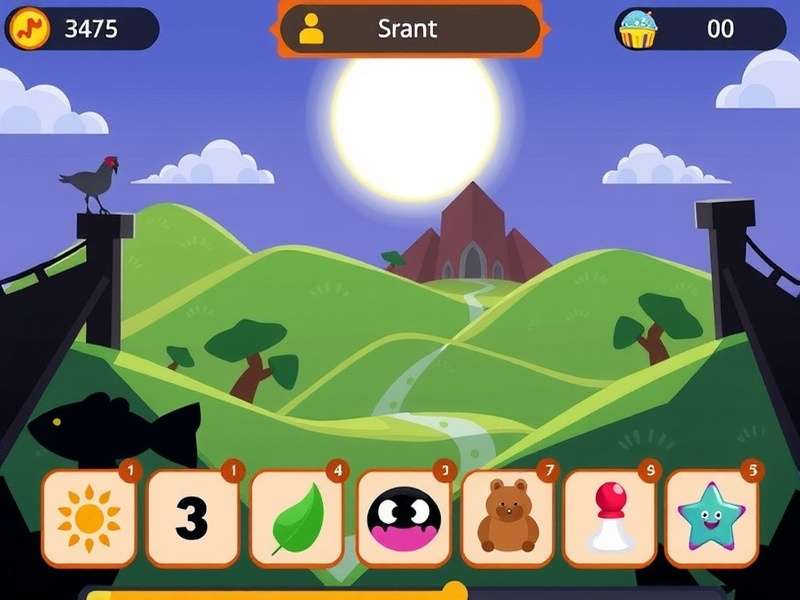Pick the smiling teal star card
Viewport: 800px width, 600px height.
tap(712, 517)
